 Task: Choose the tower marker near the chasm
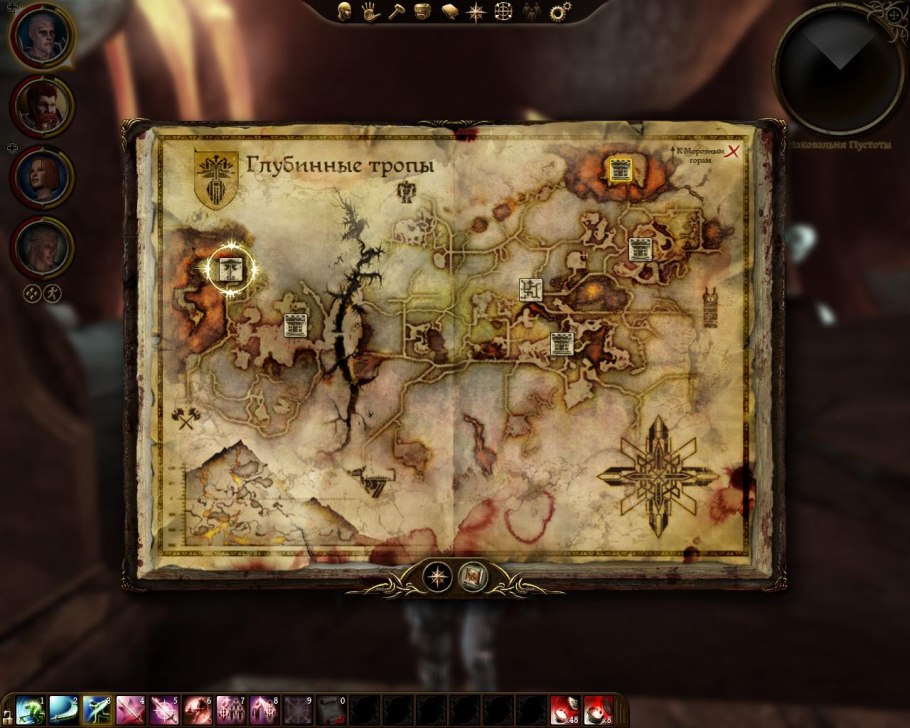click(295, 325)
